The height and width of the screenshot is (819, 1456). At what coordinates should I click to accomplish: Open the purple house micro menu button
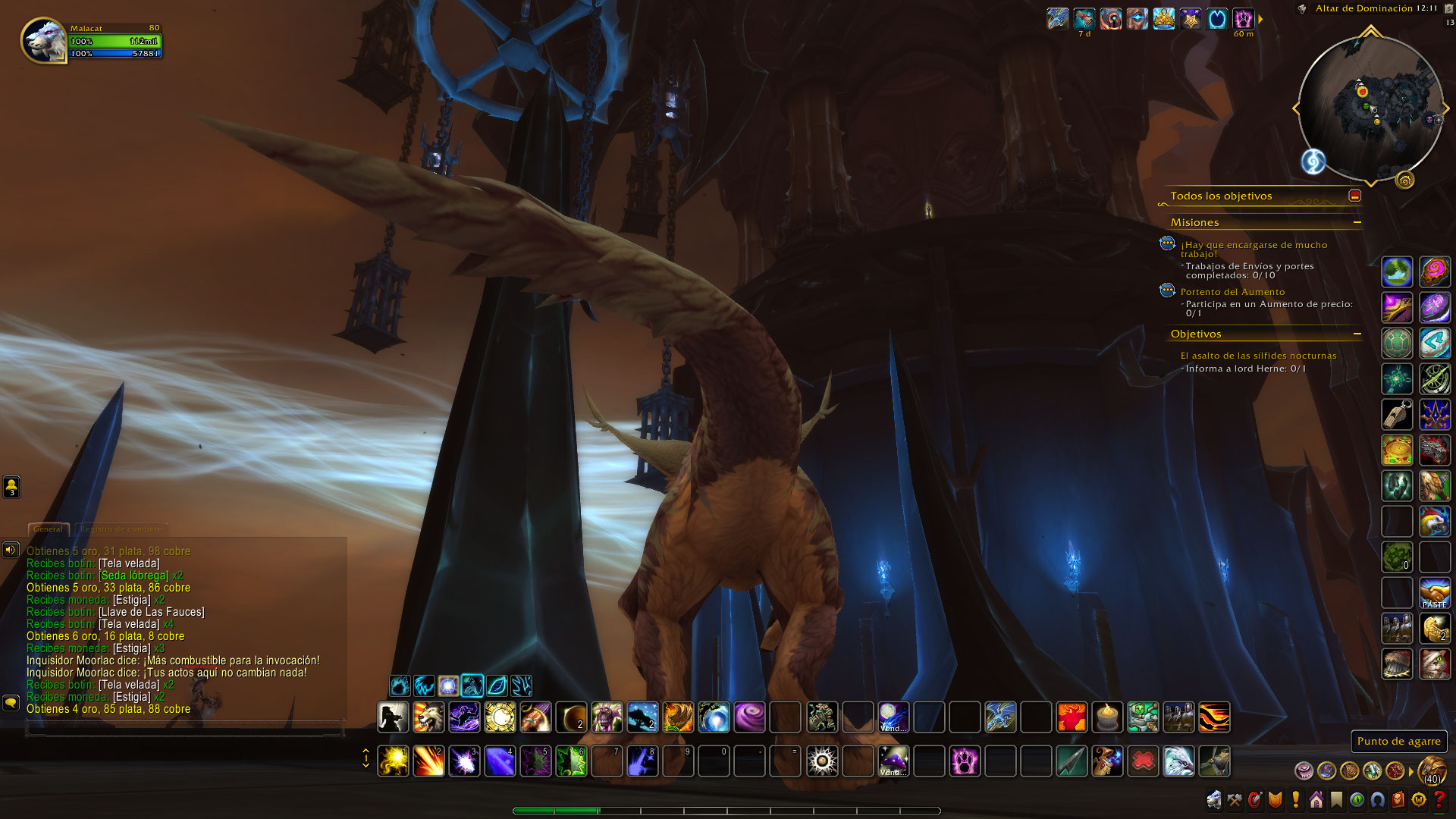point(1316,800)
